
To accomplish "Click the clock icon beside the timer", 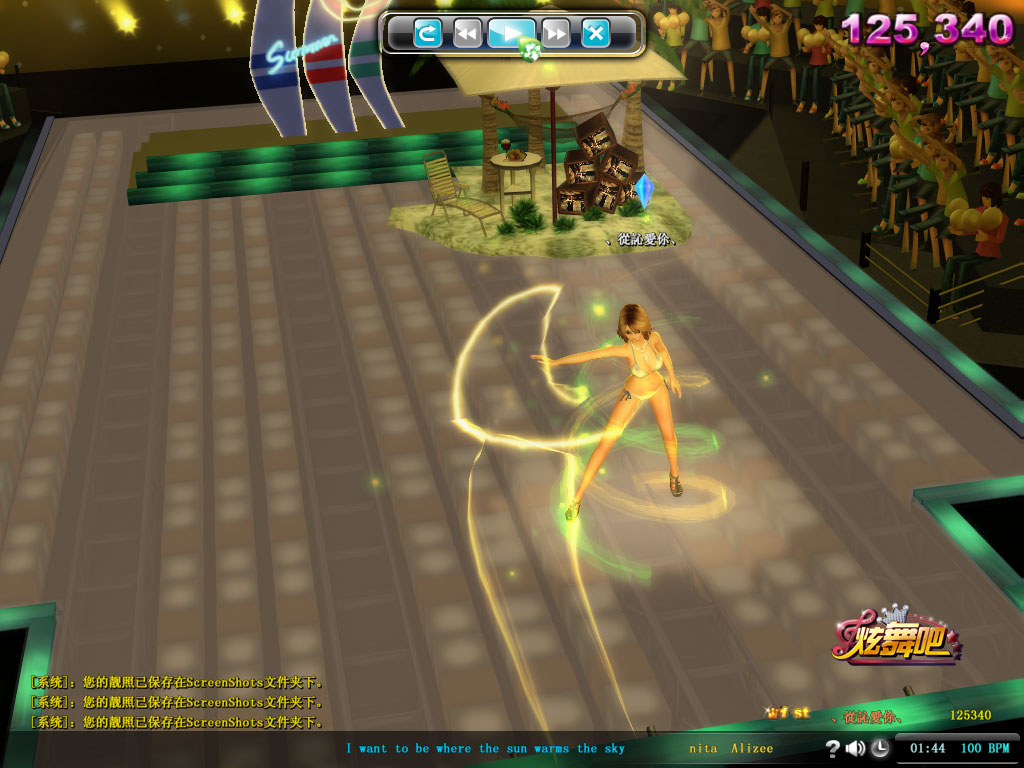I will [879, 748].
